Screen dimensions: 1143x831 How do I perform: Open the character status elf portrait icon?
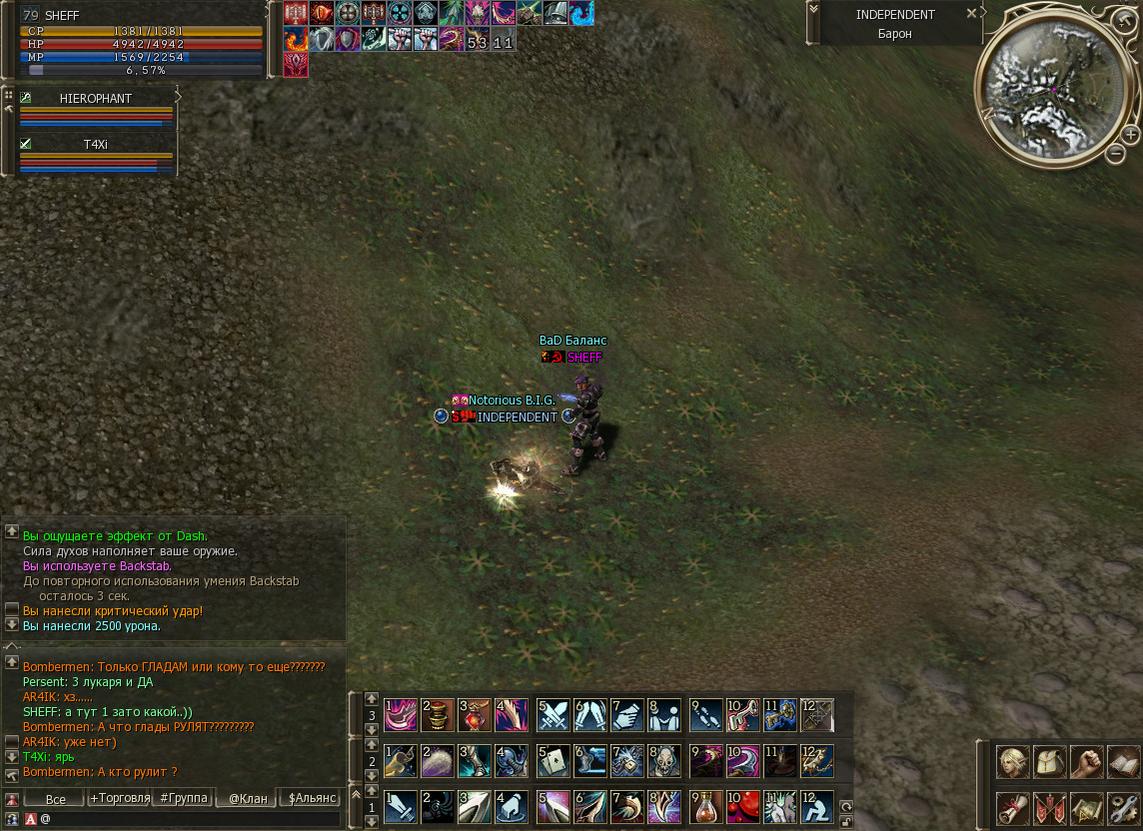pos(1013,762)
